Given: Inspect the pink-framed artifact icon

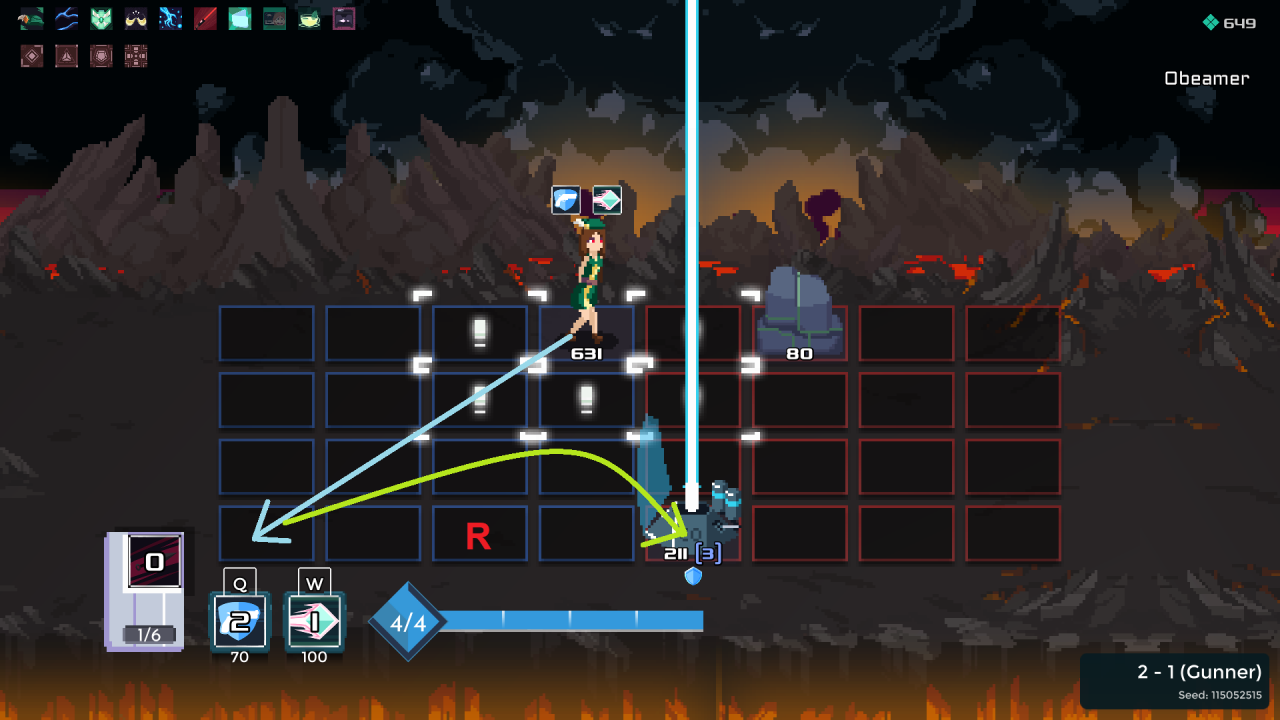Looking at the screenshot, I should [x=344, y=18].
